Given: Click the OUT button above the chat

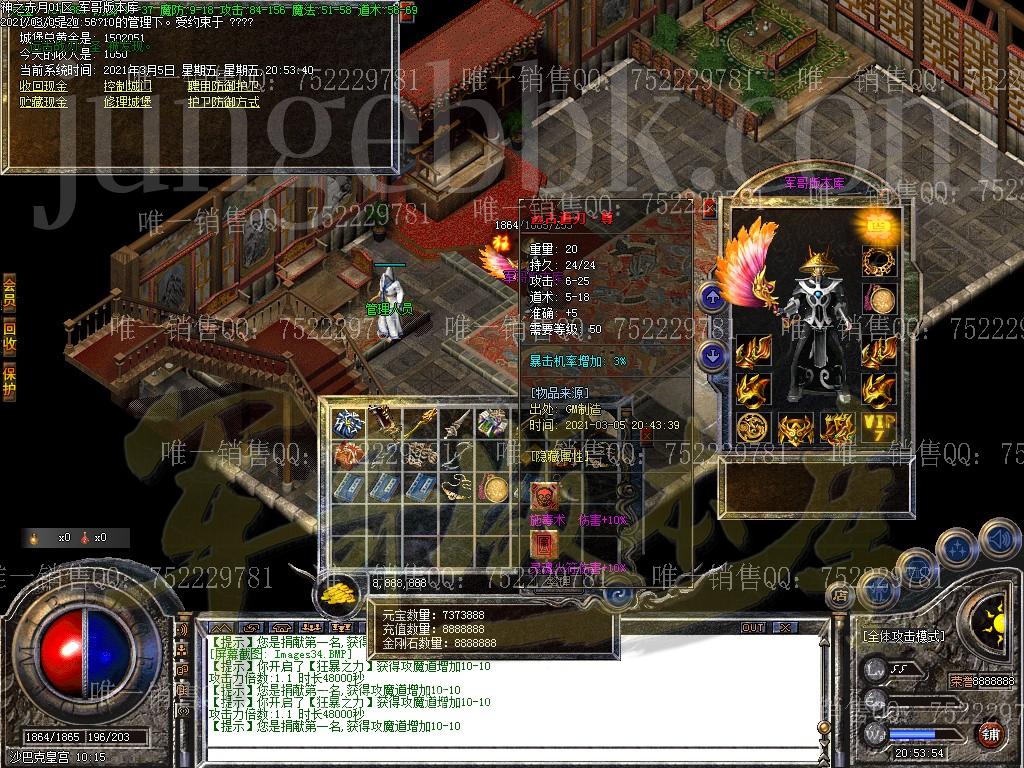Looking at the screenshot, I should click(x=752, y=627).
